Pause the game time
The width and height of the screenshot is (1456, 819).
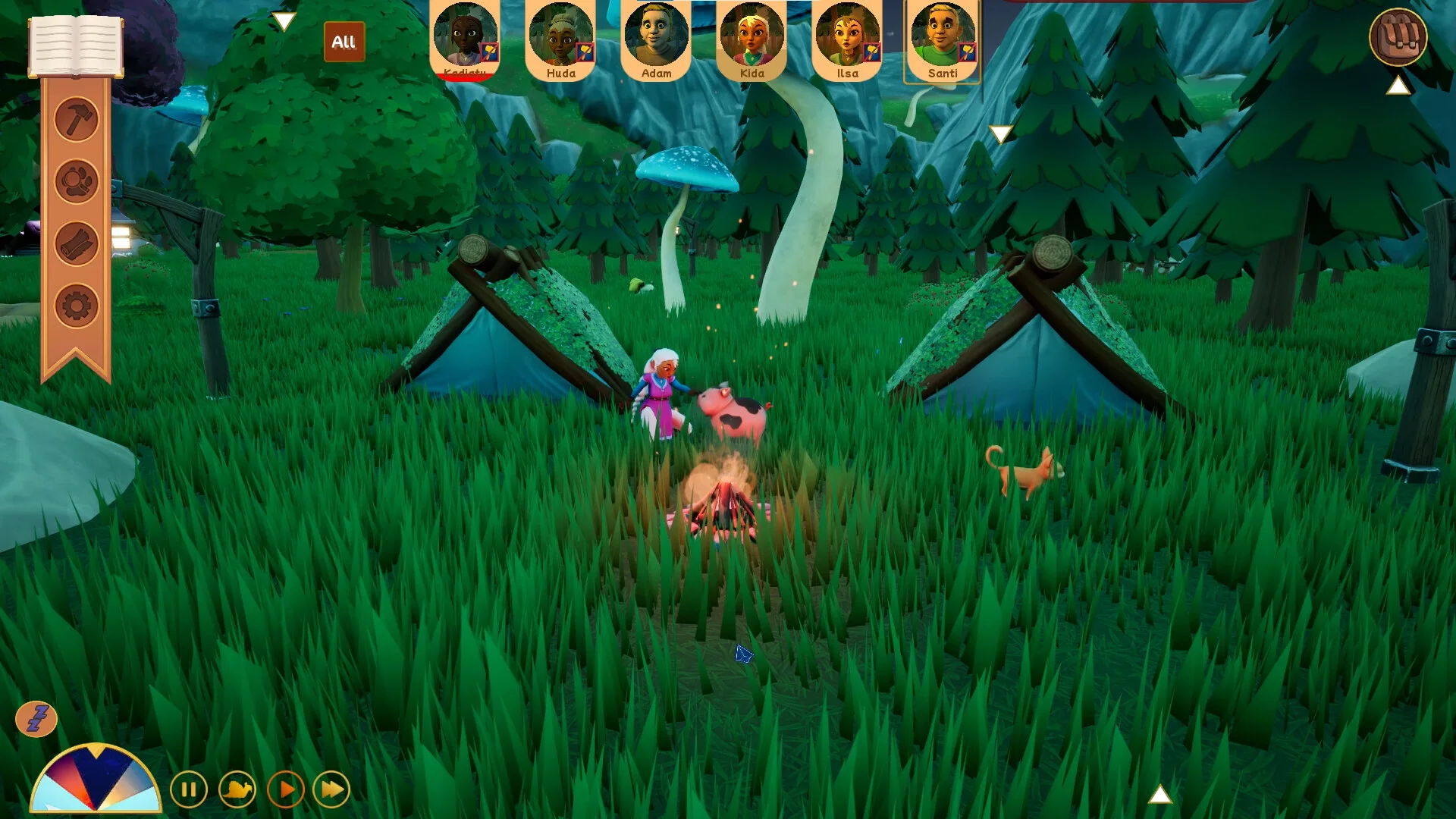pos(189,790)
